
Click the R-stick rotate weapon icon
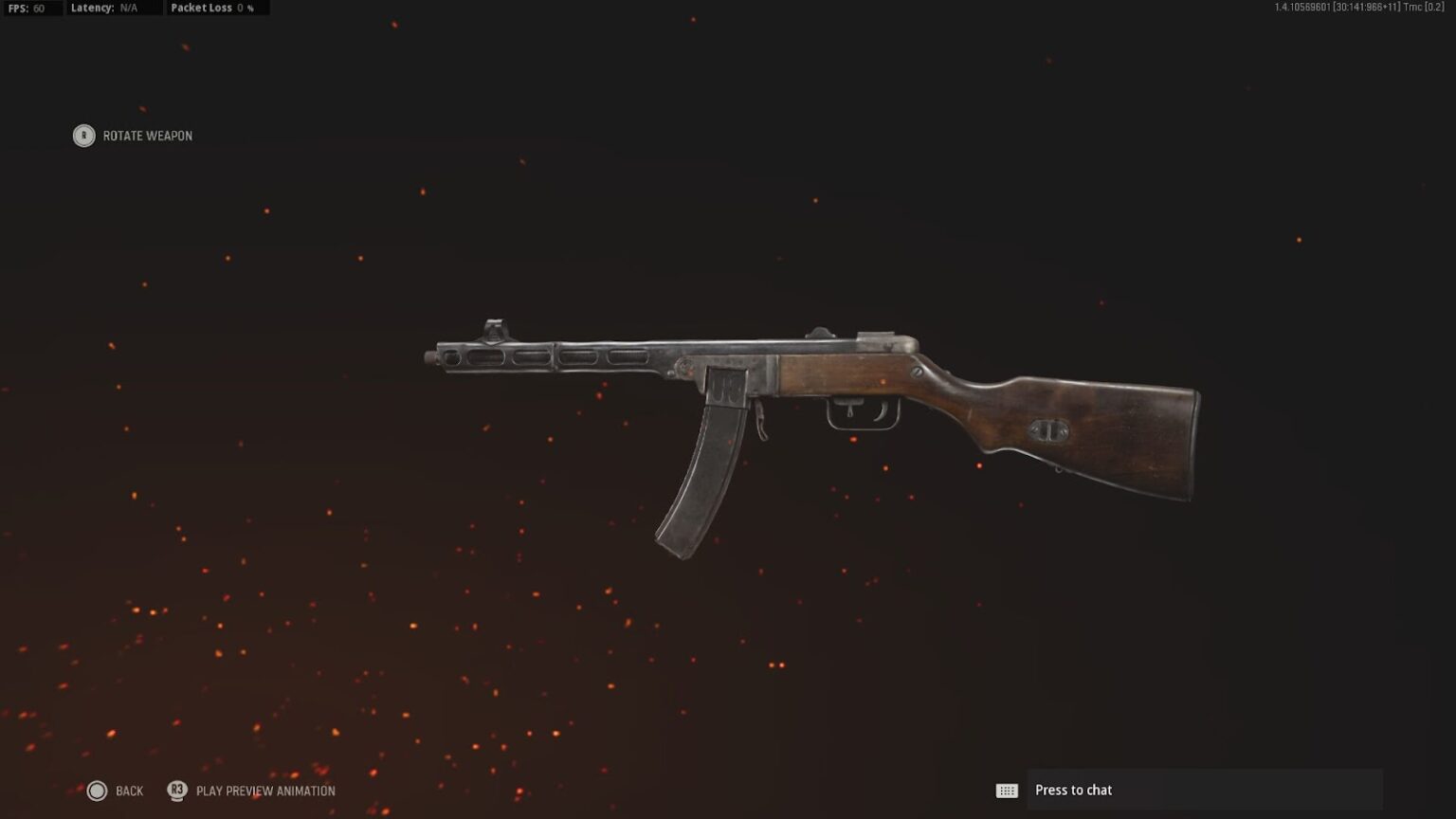point(84,136)
